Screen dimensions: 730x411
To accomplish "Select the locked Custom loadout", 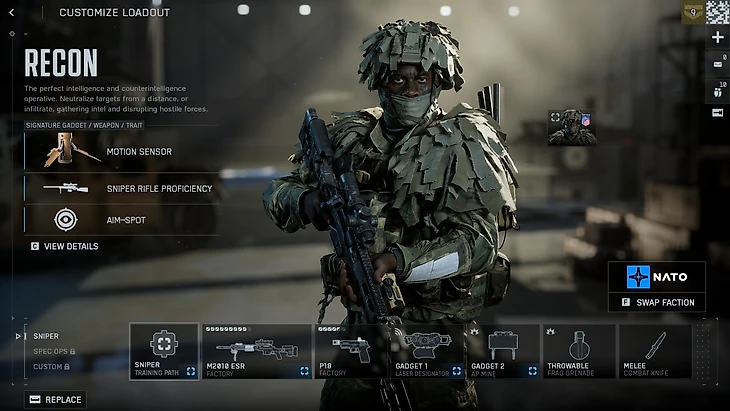I will click(50, 367).
